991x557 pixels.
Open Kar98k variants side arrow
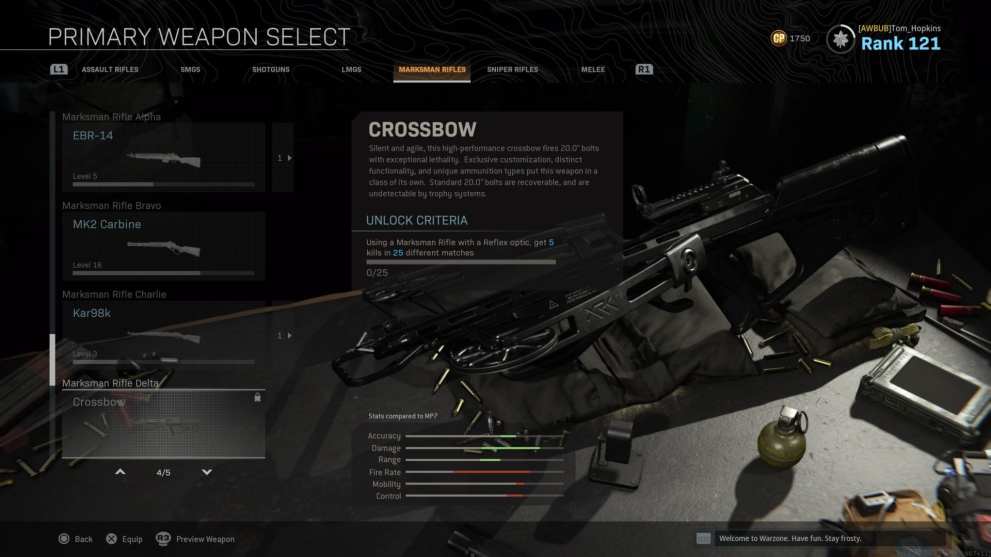click(283, 335)
